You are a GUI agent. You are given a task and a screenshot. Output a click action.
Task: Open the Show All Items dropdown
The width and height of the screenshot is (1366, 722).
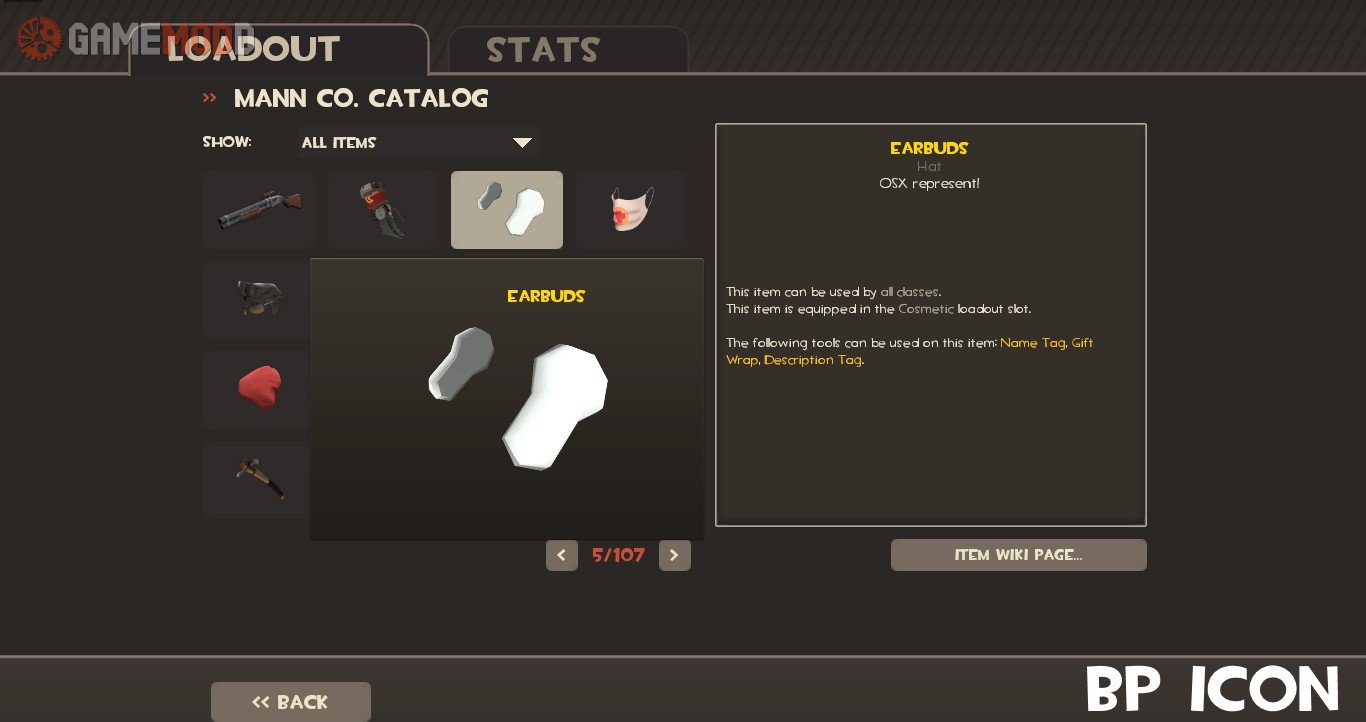pyautogui.click(x=419, y=142)
